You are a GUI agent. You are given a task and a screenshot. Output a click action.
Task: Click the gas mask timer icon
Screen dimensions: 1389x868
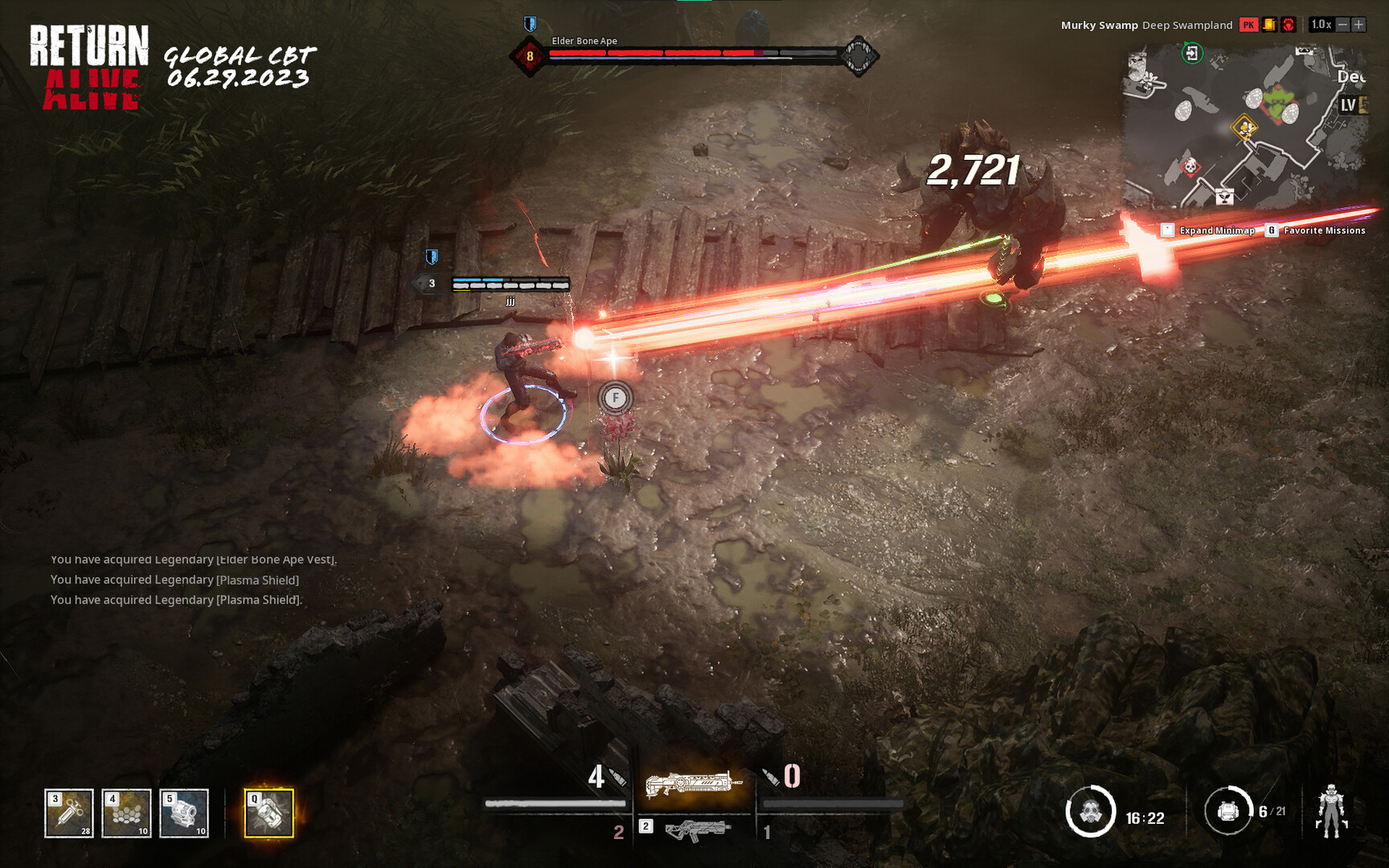point(1091,812)
